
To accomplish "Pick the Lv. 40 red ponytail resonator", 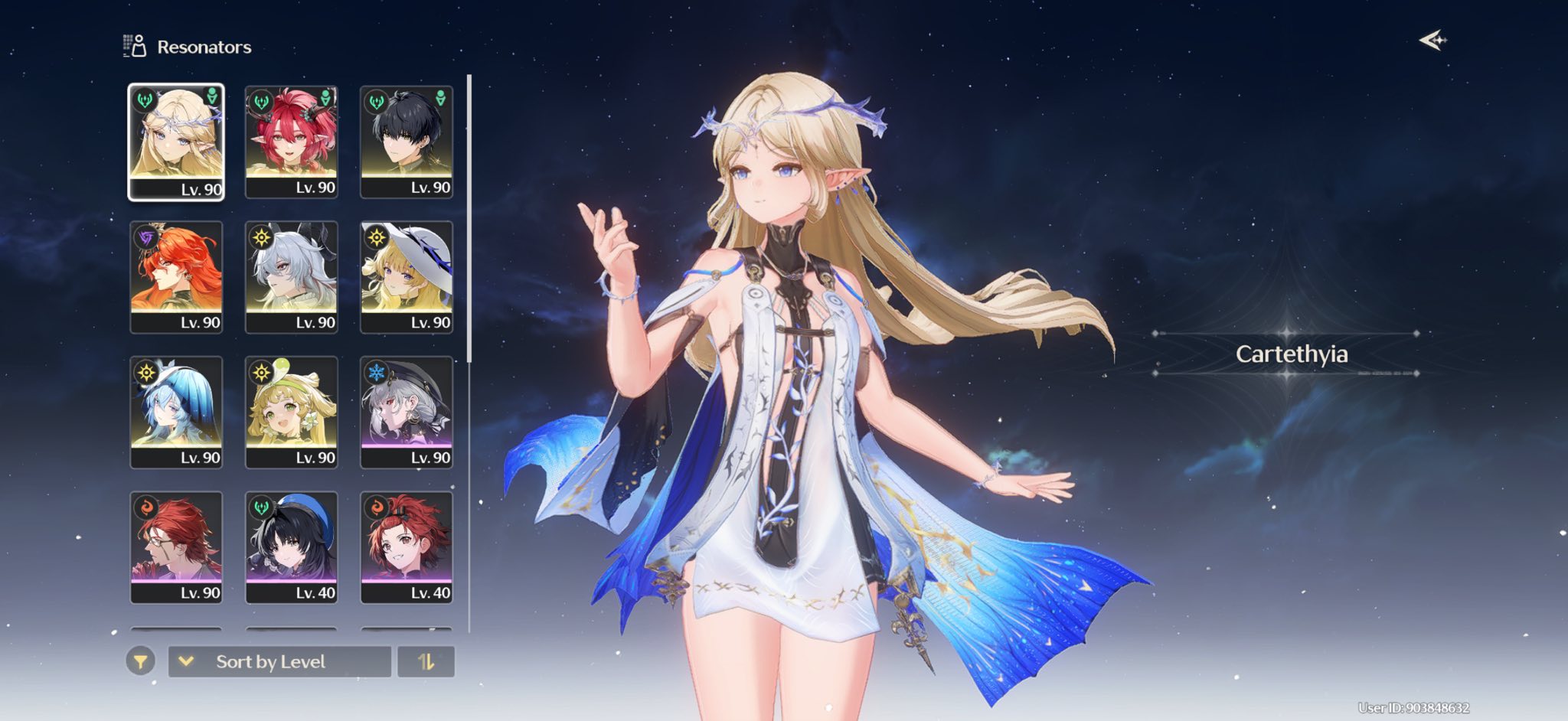I will pos(407,546).
